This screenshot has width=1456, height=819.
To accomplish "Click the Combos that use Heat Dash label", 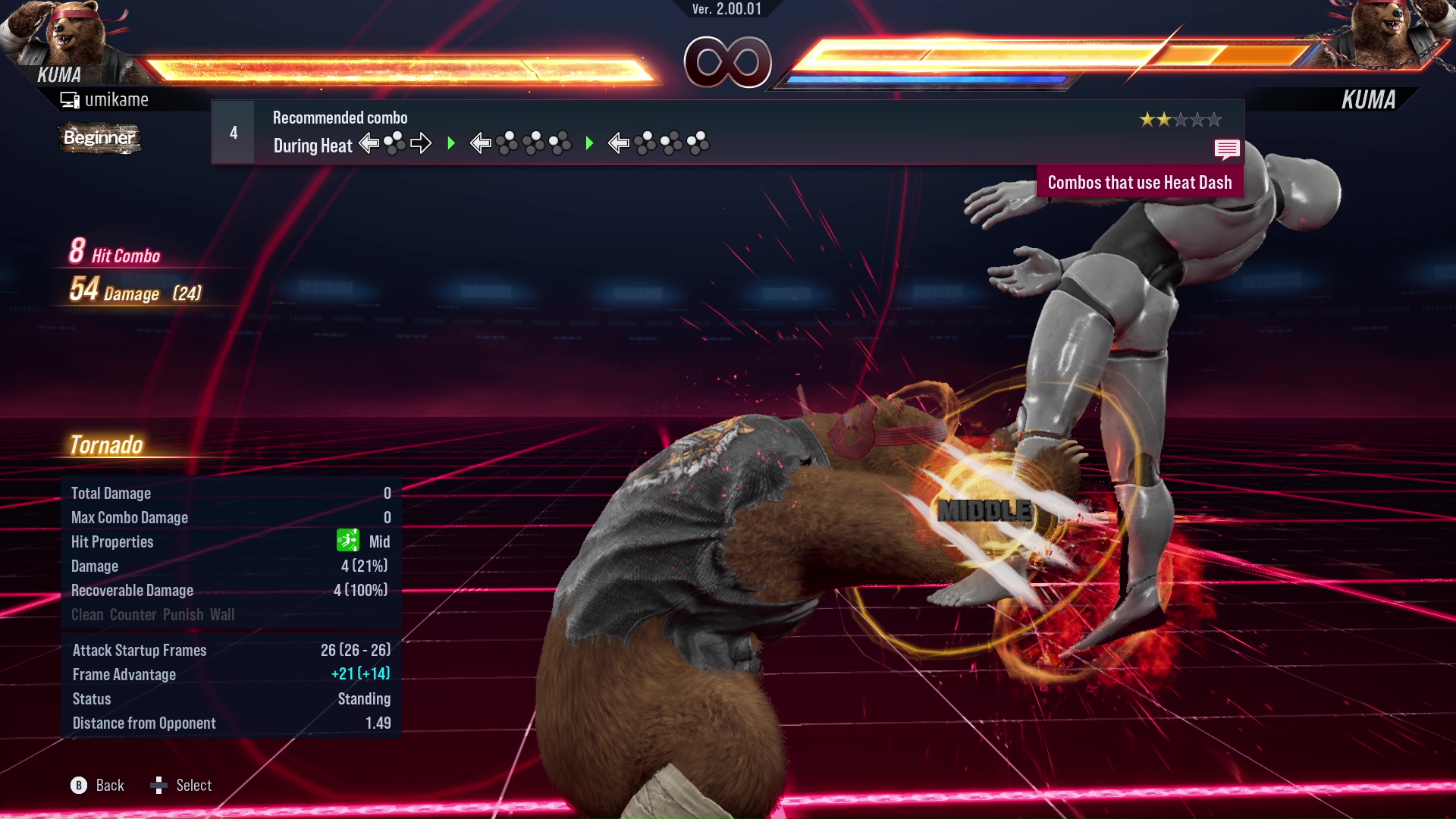I will 1139,183.
